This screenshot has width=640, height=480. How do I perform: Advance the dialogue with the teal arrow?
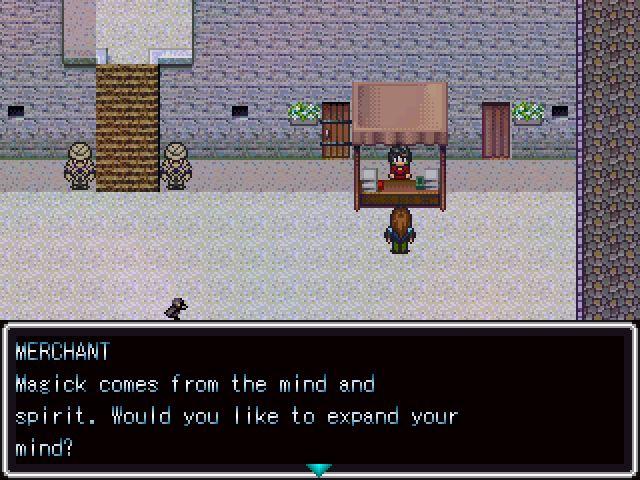click(319, 469)
